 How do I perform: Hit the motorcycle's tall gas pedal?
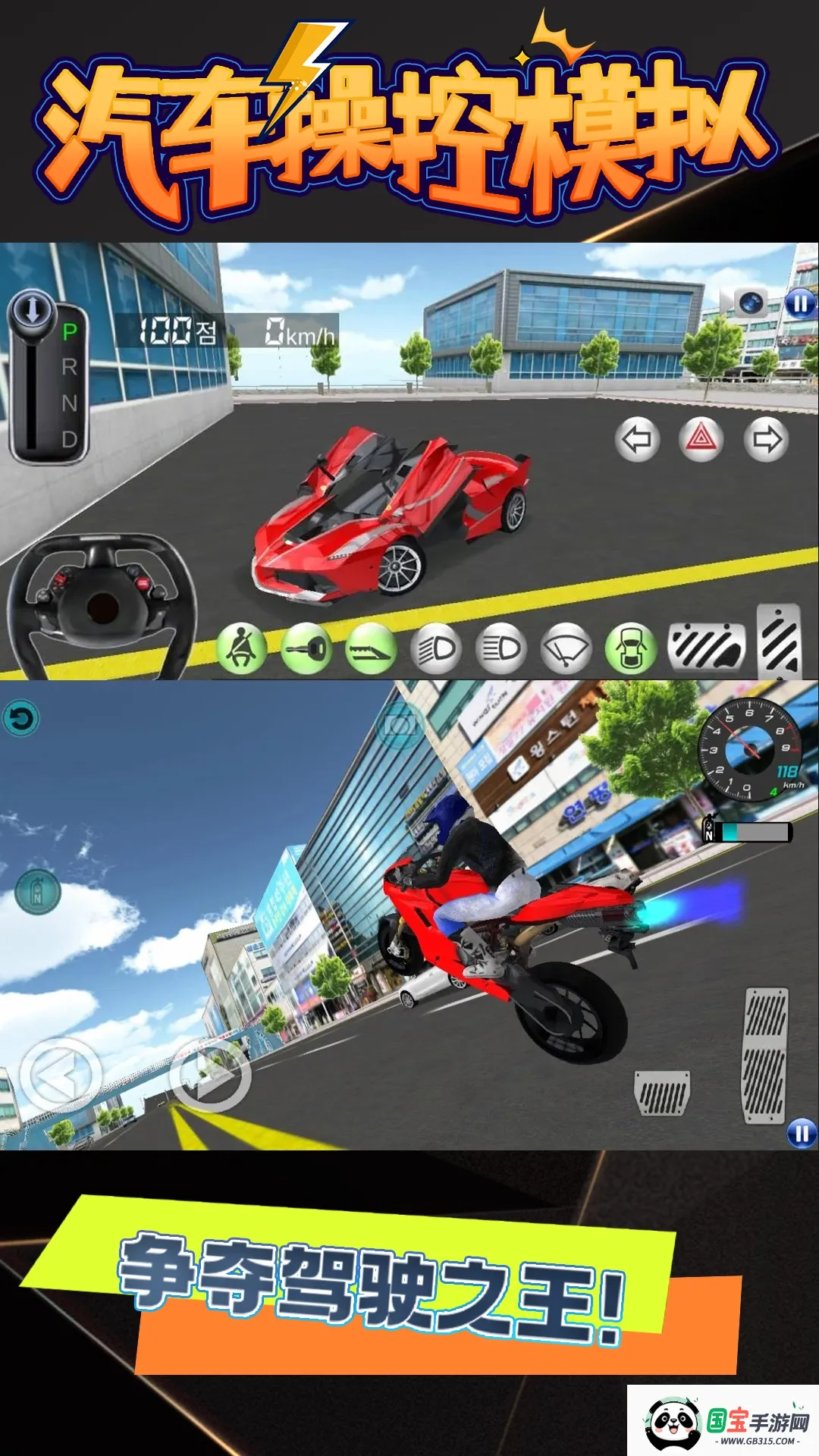point(765,1055)
